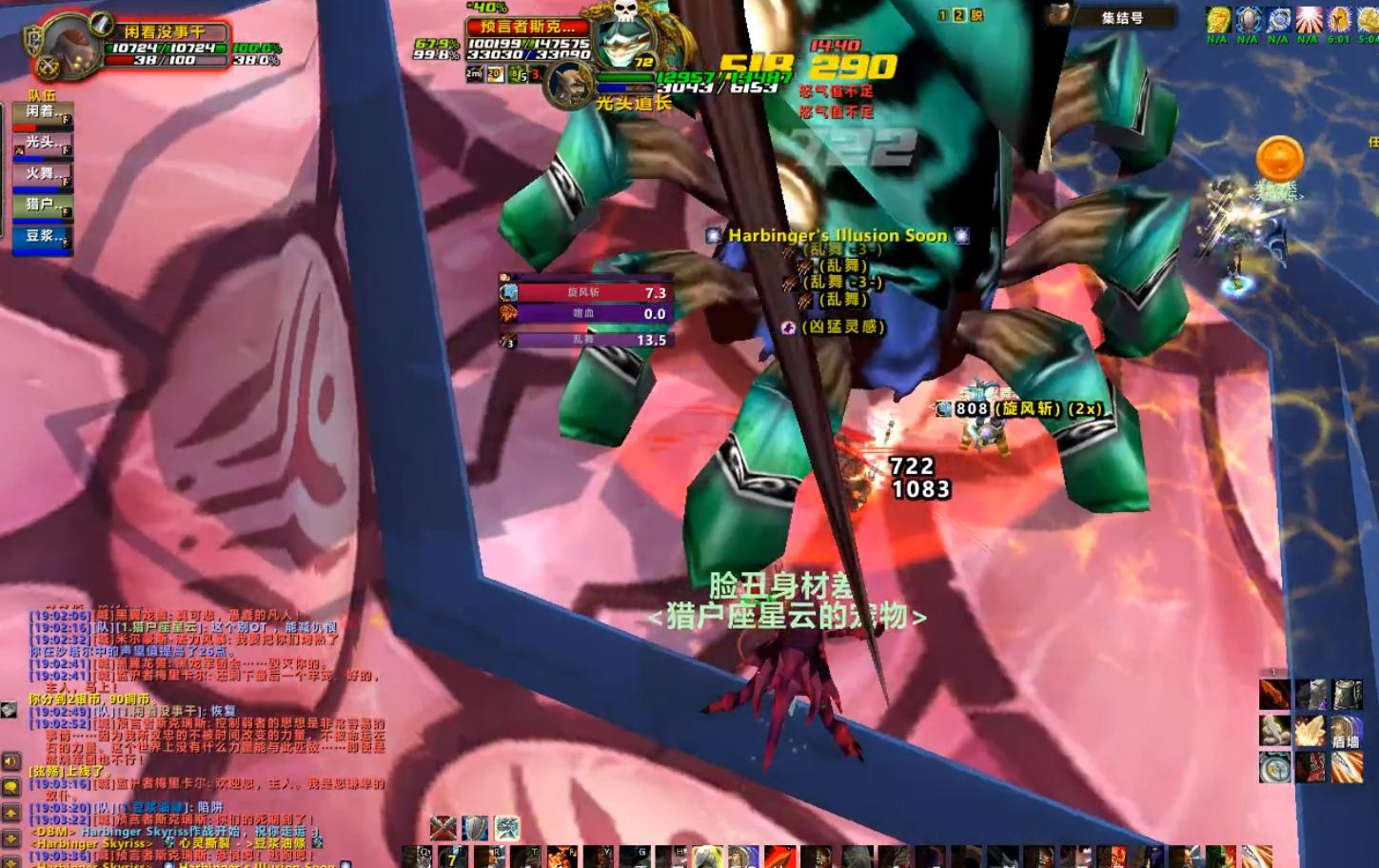Click the 乱舞 spell icon on its timer bar
The image size is (1379, 868).
pos(507,339)
